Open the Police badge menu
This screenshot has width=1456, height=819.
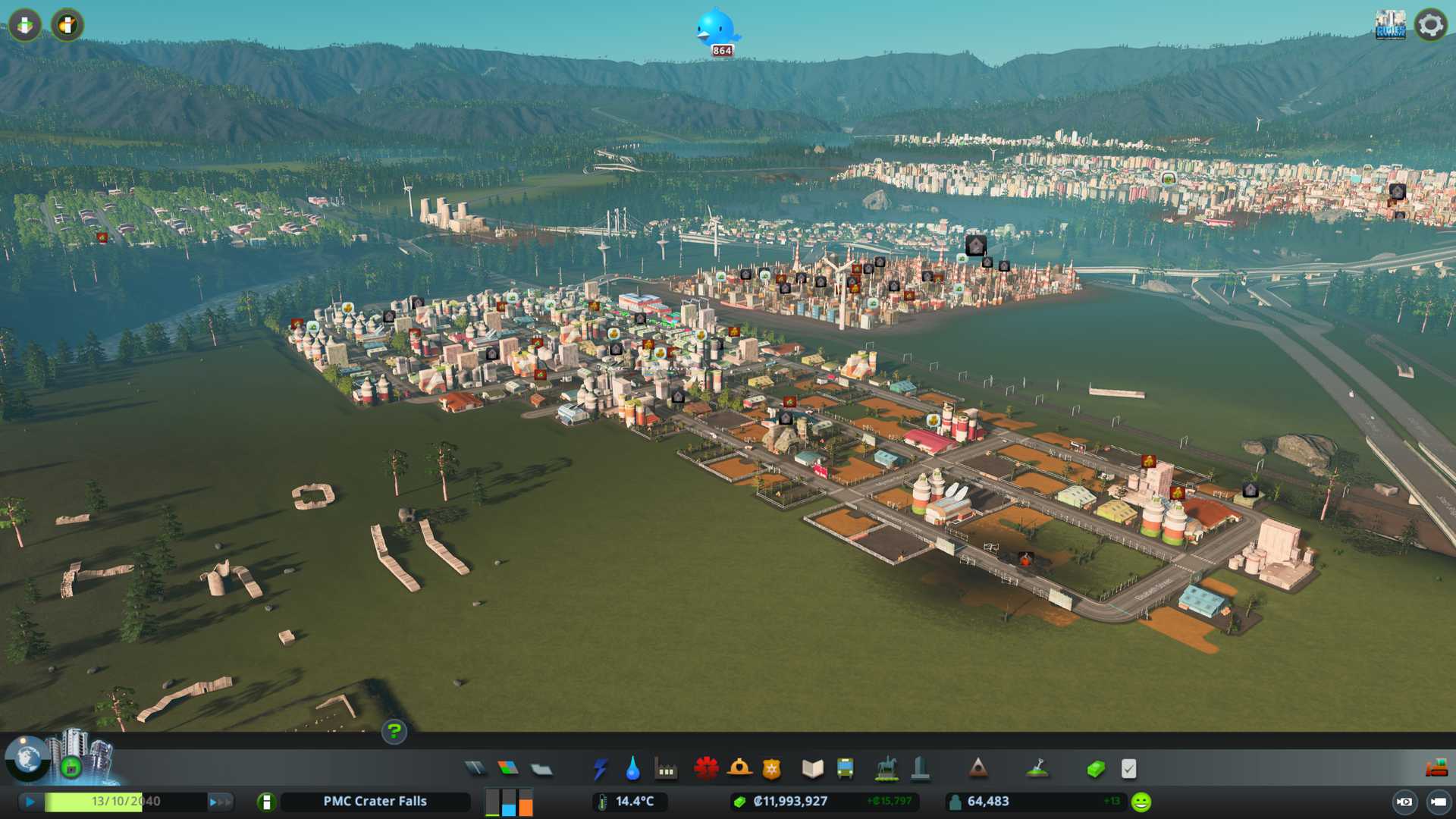[772, 769]
